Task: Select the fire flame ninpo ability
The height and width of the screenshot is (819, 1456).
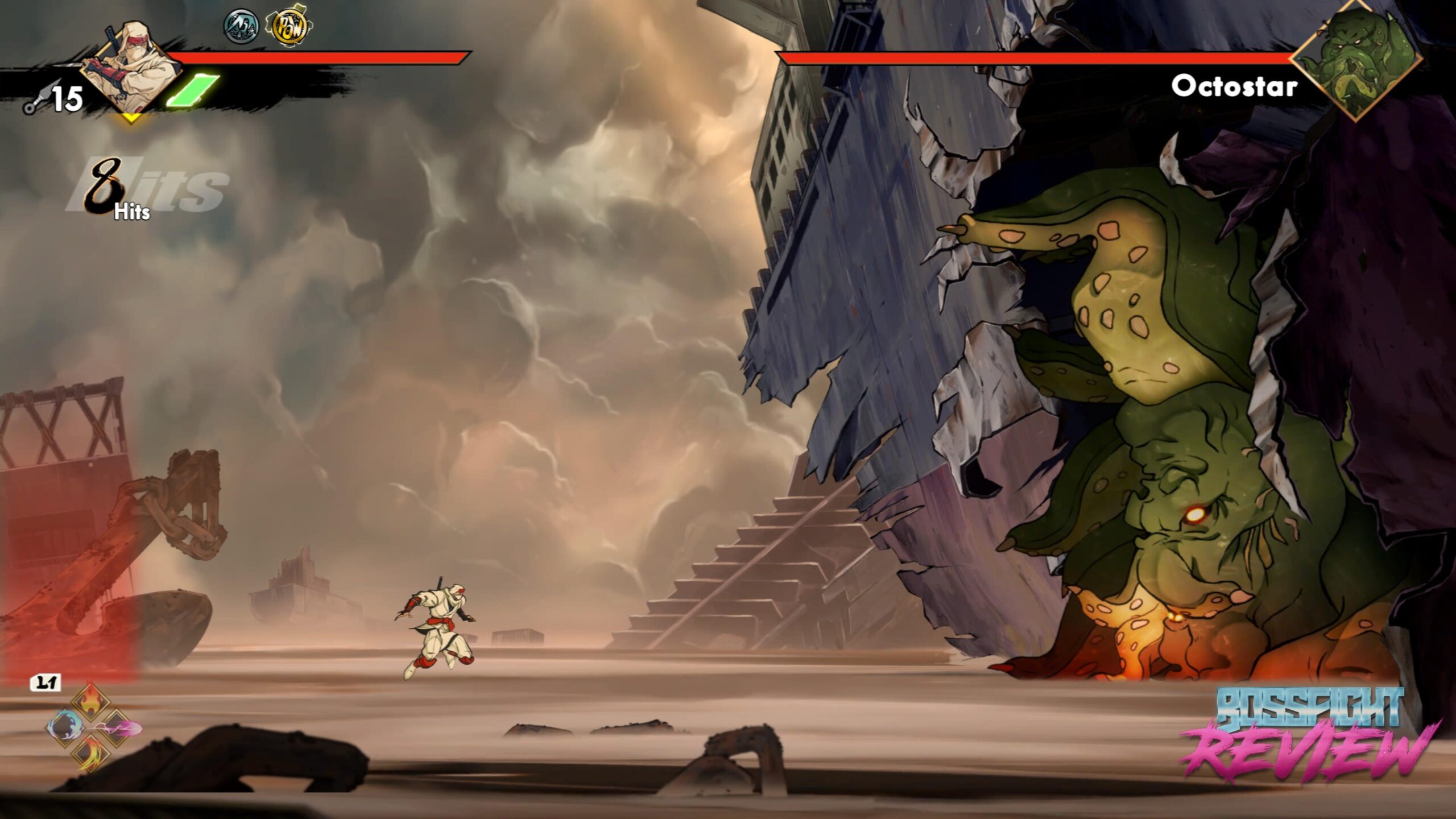Action: (x=90, y=701)
